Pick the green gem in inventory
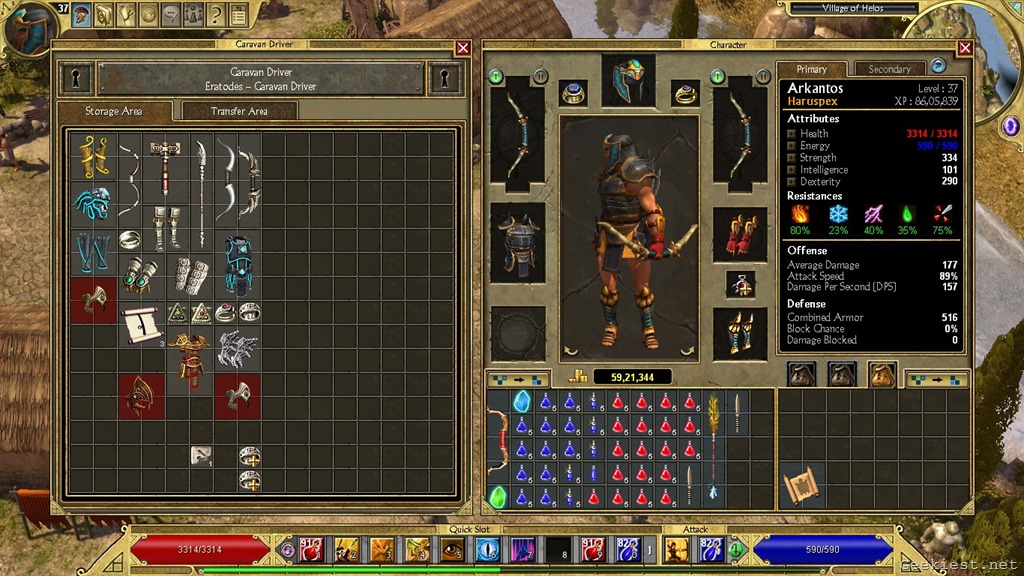 [x=497, y=496]
